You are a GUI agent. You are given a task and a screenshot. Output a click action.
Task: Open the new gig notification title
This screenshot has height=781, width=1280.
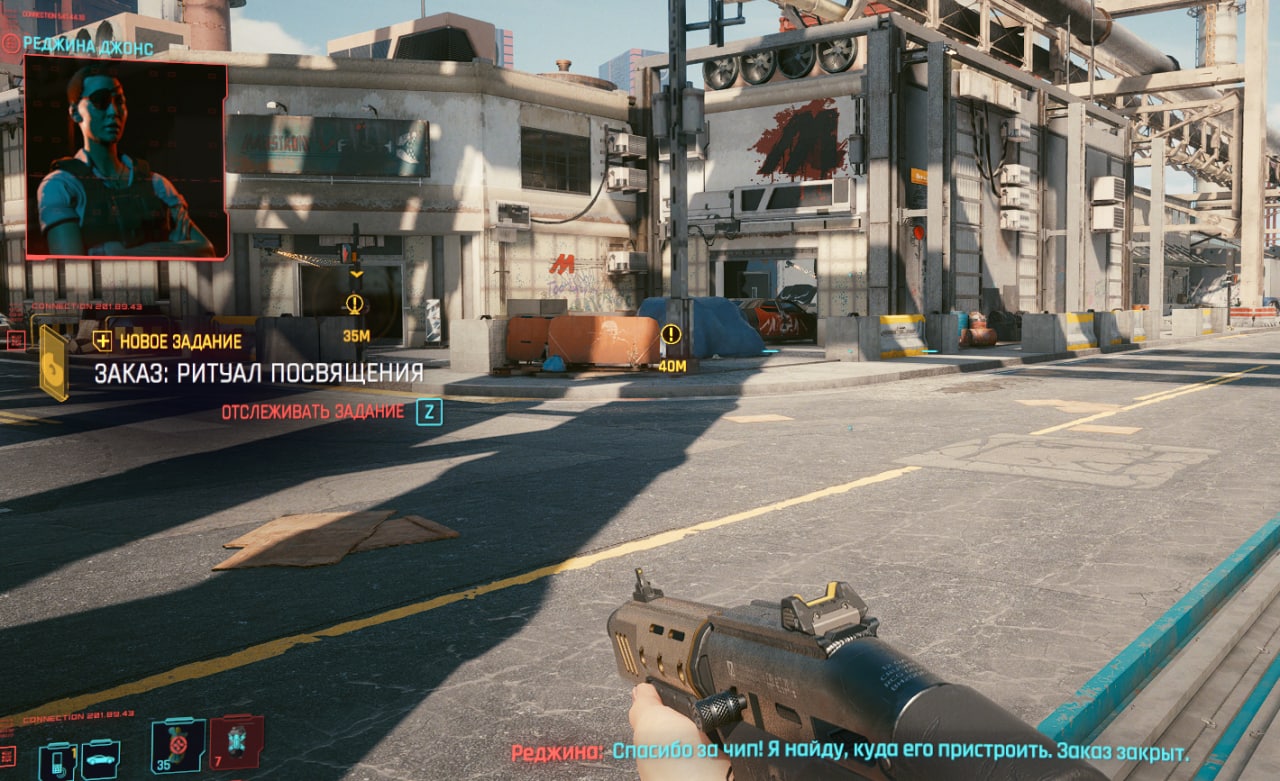[258, 373]
